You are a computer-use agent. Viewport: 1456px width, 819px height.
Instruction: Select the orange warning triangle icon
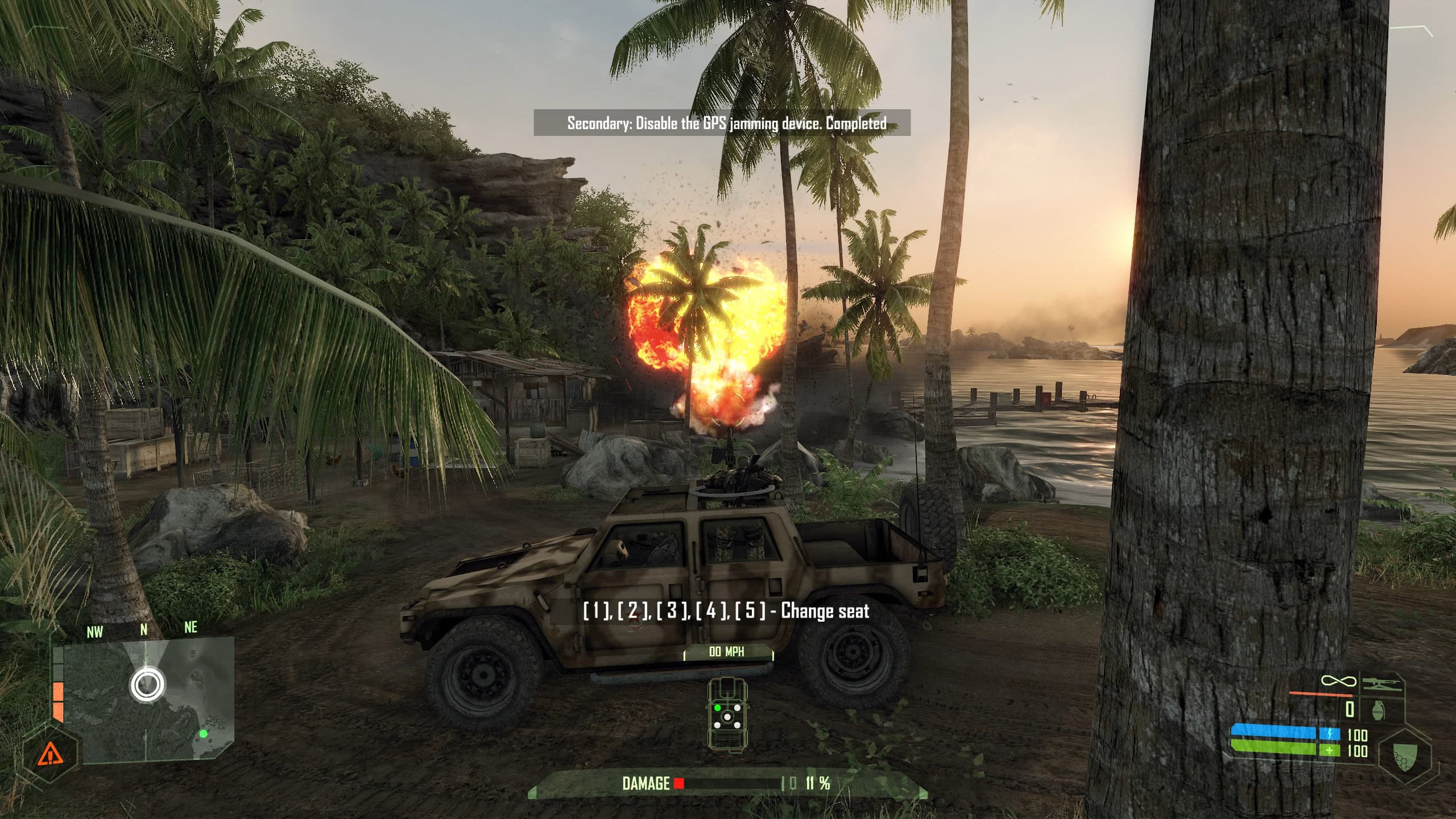point(50,755)
